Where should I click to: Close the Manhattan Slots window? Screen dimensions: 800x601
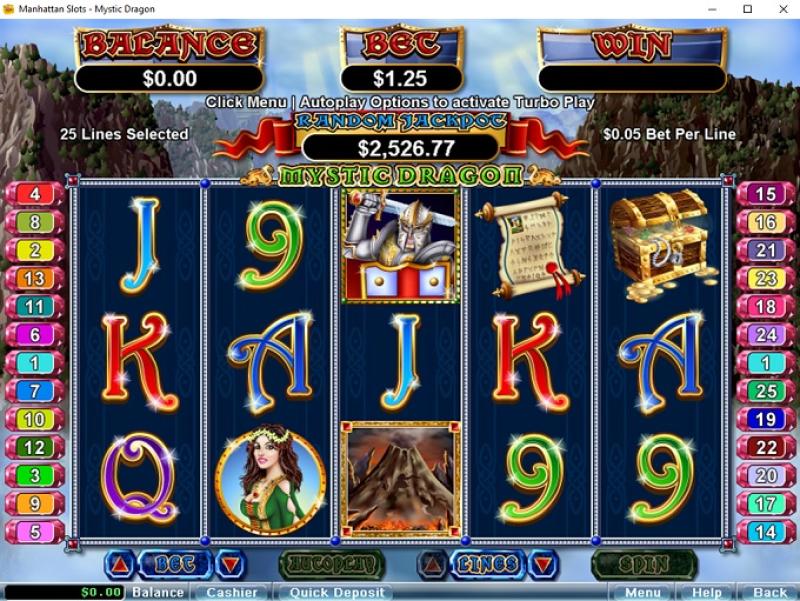click(x=777, y=9)
